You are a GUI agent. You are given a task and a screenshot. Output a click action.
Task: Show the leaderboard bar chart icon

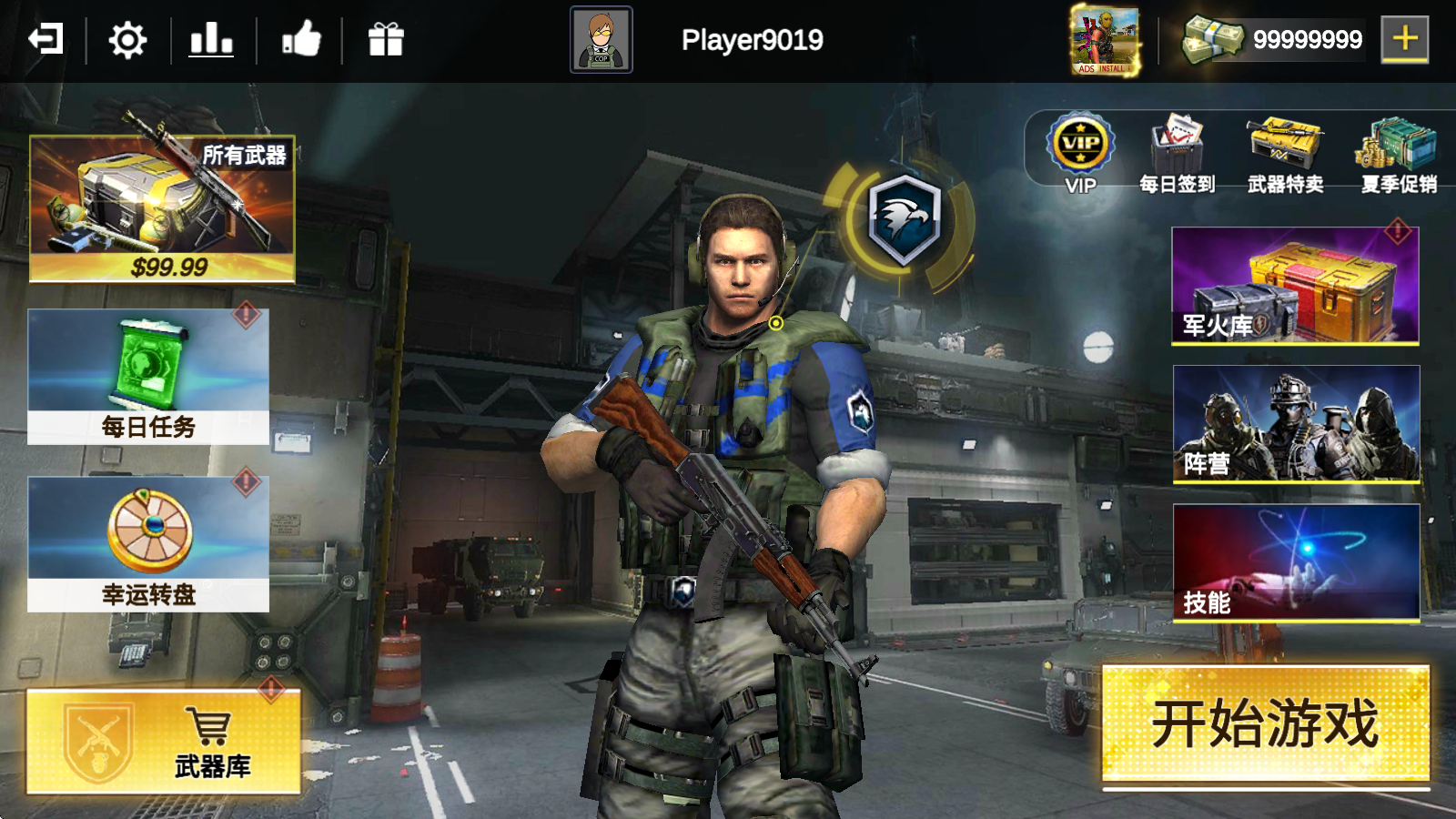(211, 40)
